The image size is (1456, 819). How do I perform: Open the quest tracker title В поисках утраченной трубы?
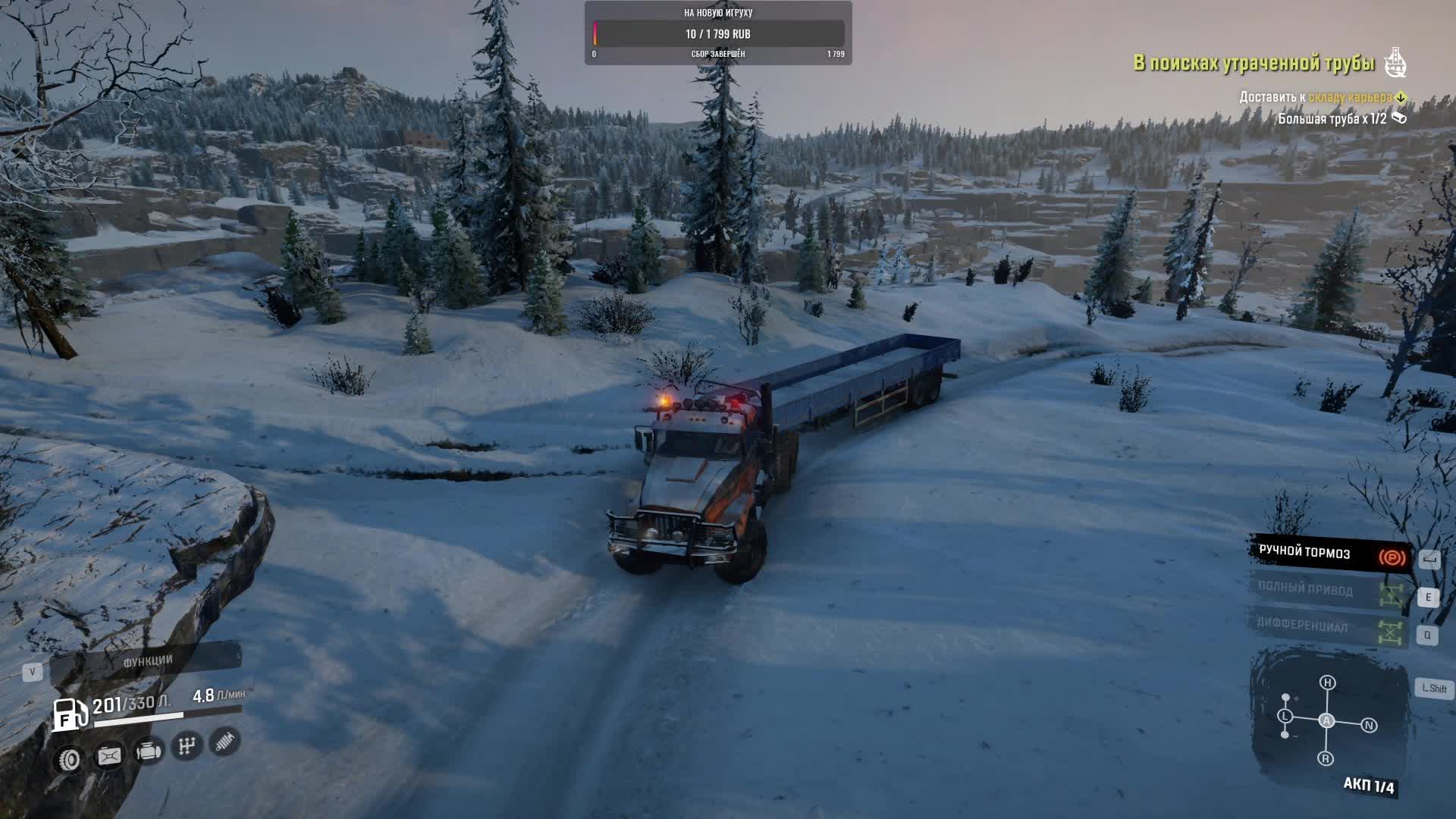[1254, 64]
